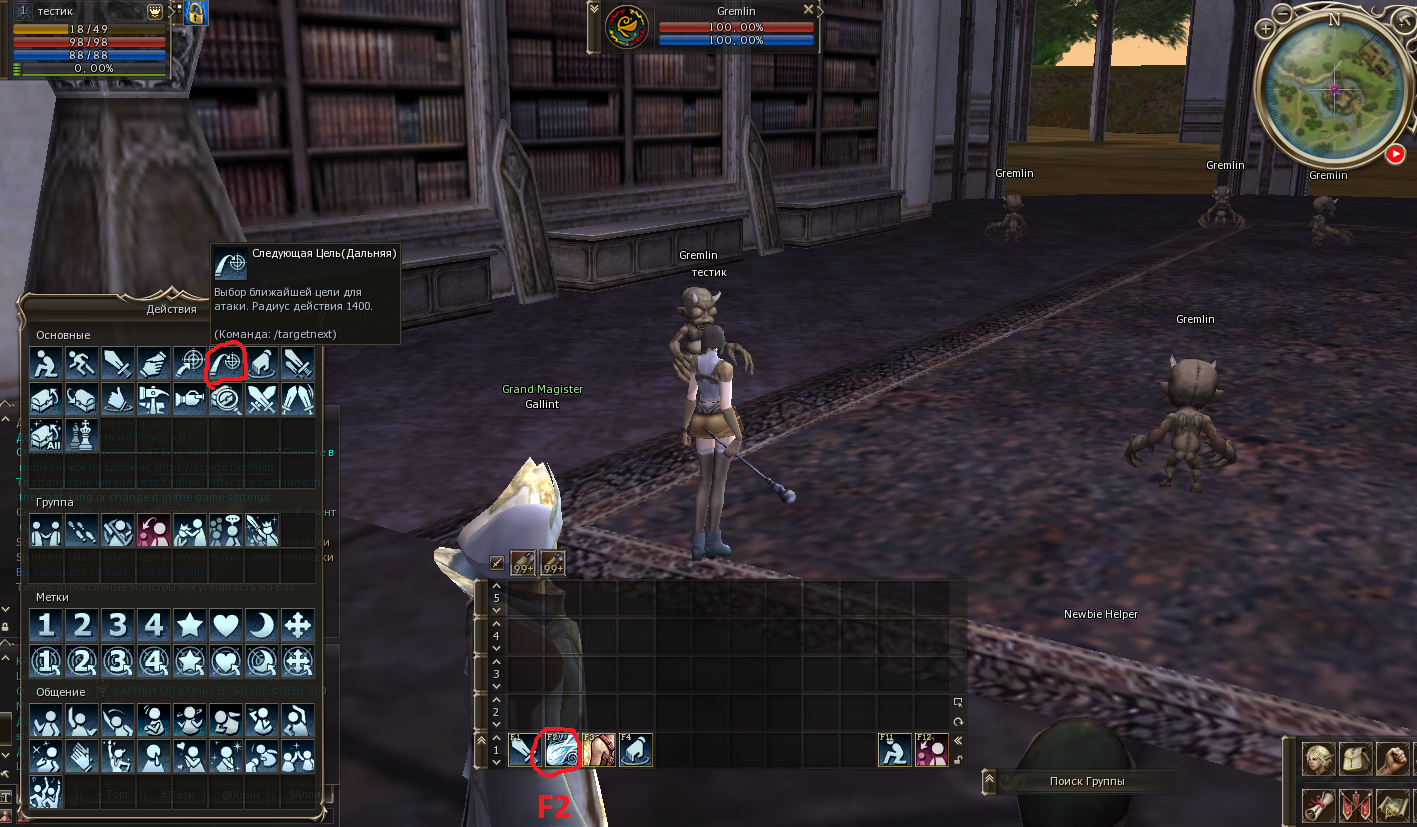Viewport: 1417px width, 827px height.
Task: Cast the F2 wind skill on the hotbar
Action: coord(561,750)
